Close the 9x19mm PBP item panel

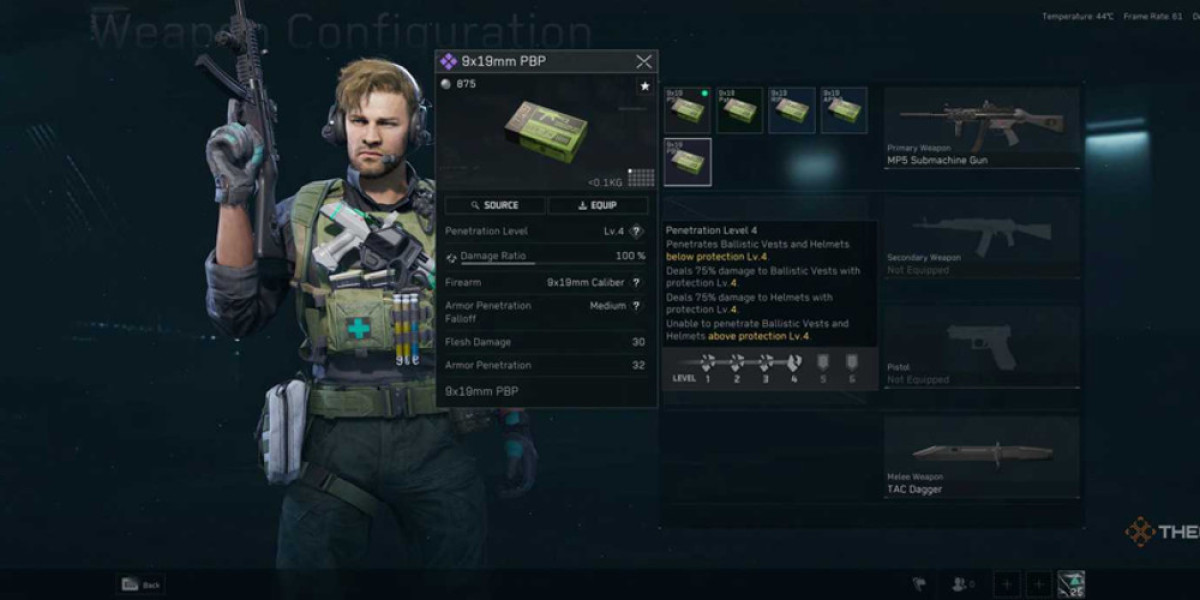[644, 62]
